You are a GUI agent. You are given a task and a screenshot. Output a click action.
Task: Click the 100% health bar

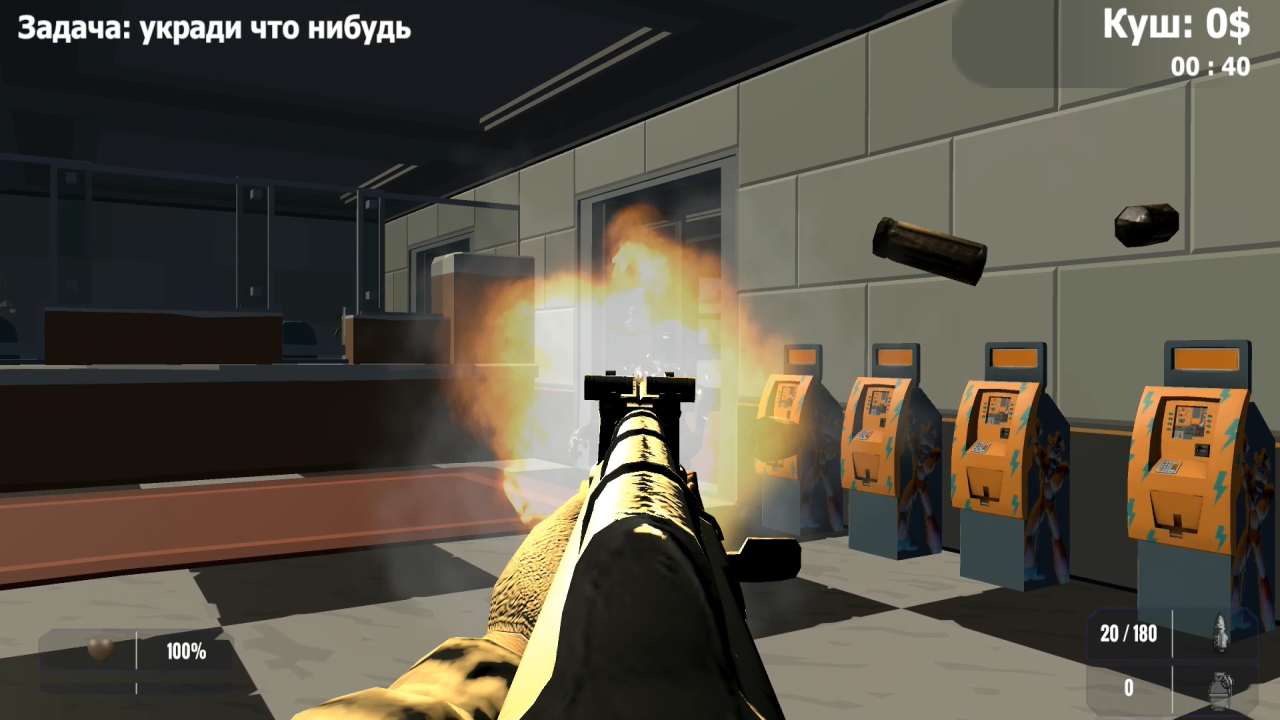click(186, 650)
